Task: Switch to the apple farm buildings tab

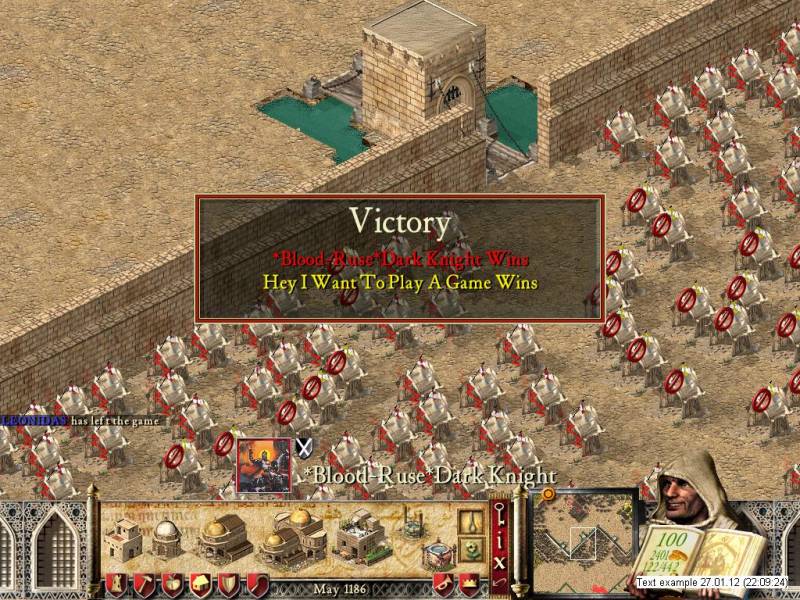Action: 173,585
